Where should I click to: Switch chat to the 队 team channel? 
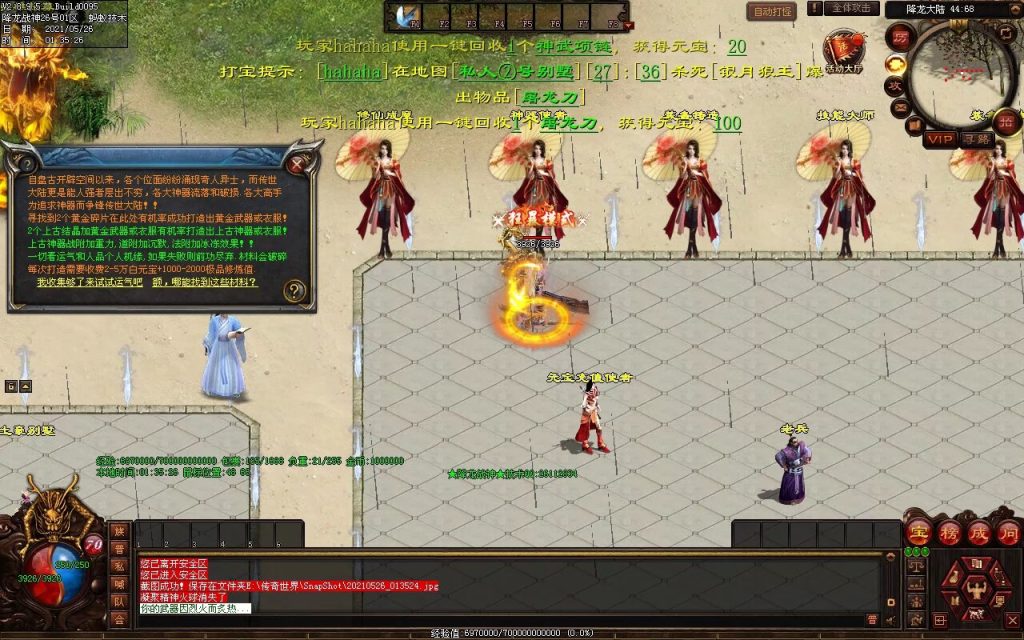click(x=119, y=602)
